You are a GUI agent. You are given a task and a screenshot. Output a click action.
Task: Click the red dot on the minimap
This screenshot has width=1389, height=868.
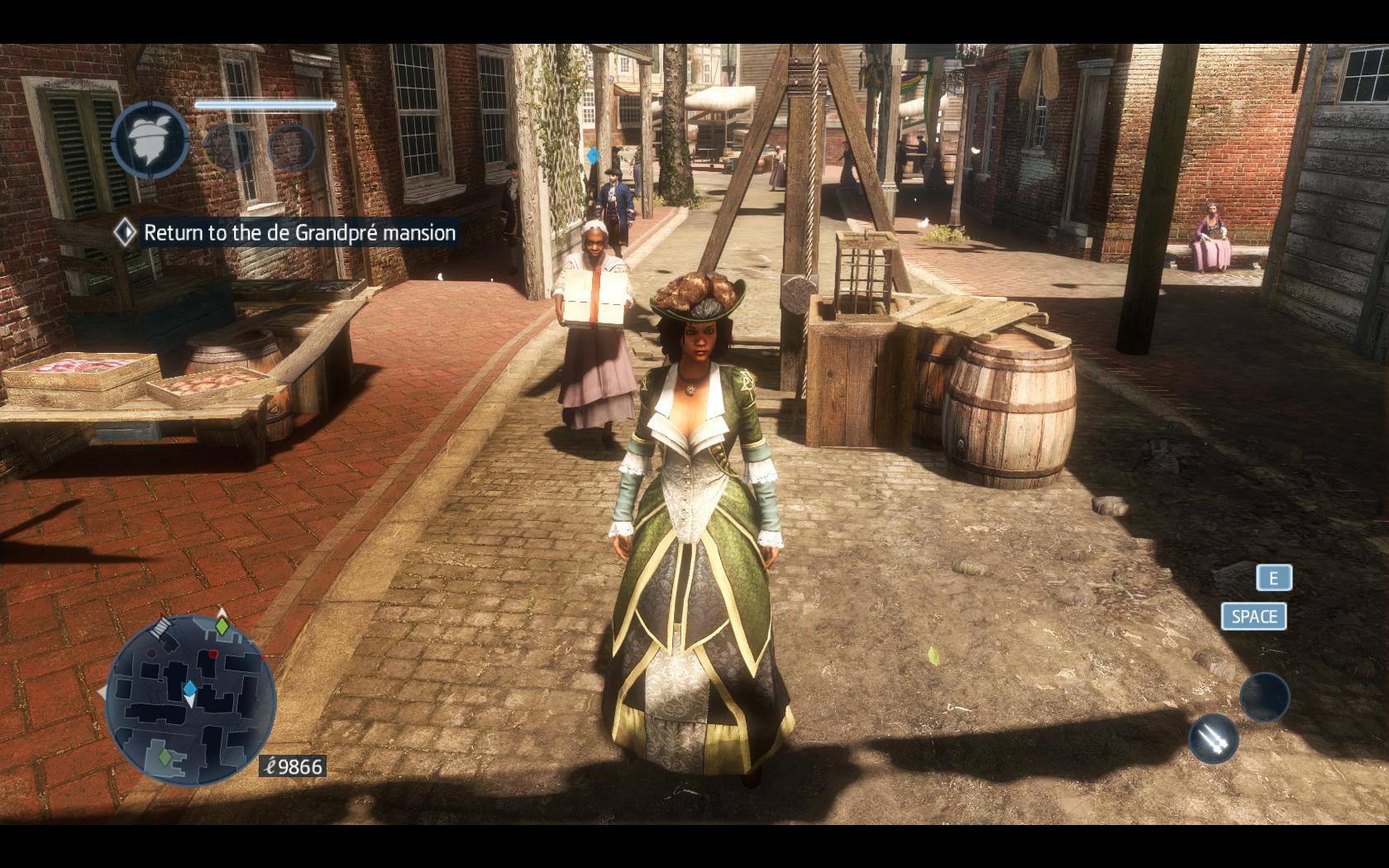pos(213,654)
